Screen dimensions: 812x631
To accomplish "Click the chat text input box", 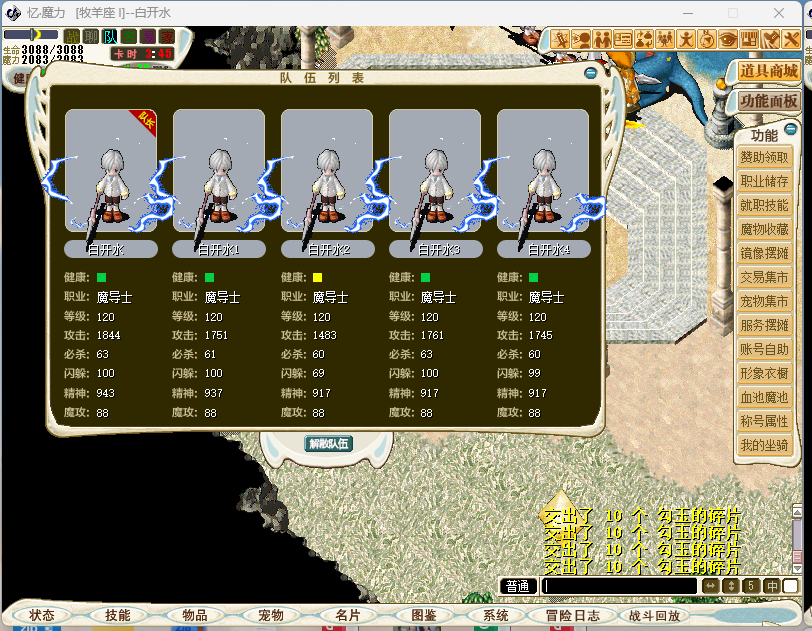I will 619,586.
